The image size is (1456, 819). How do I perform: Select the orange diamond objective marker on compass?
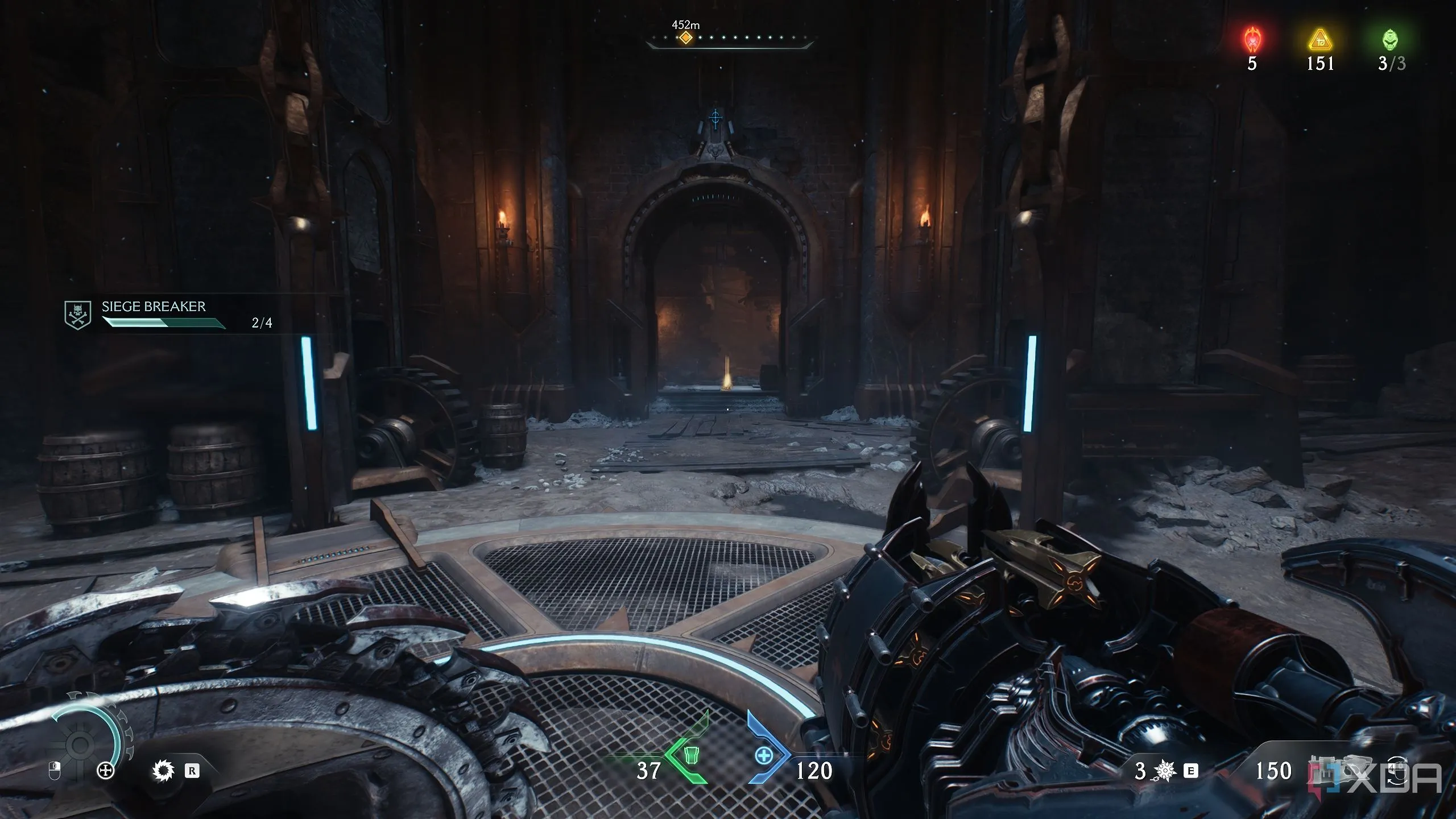(686, 38)
